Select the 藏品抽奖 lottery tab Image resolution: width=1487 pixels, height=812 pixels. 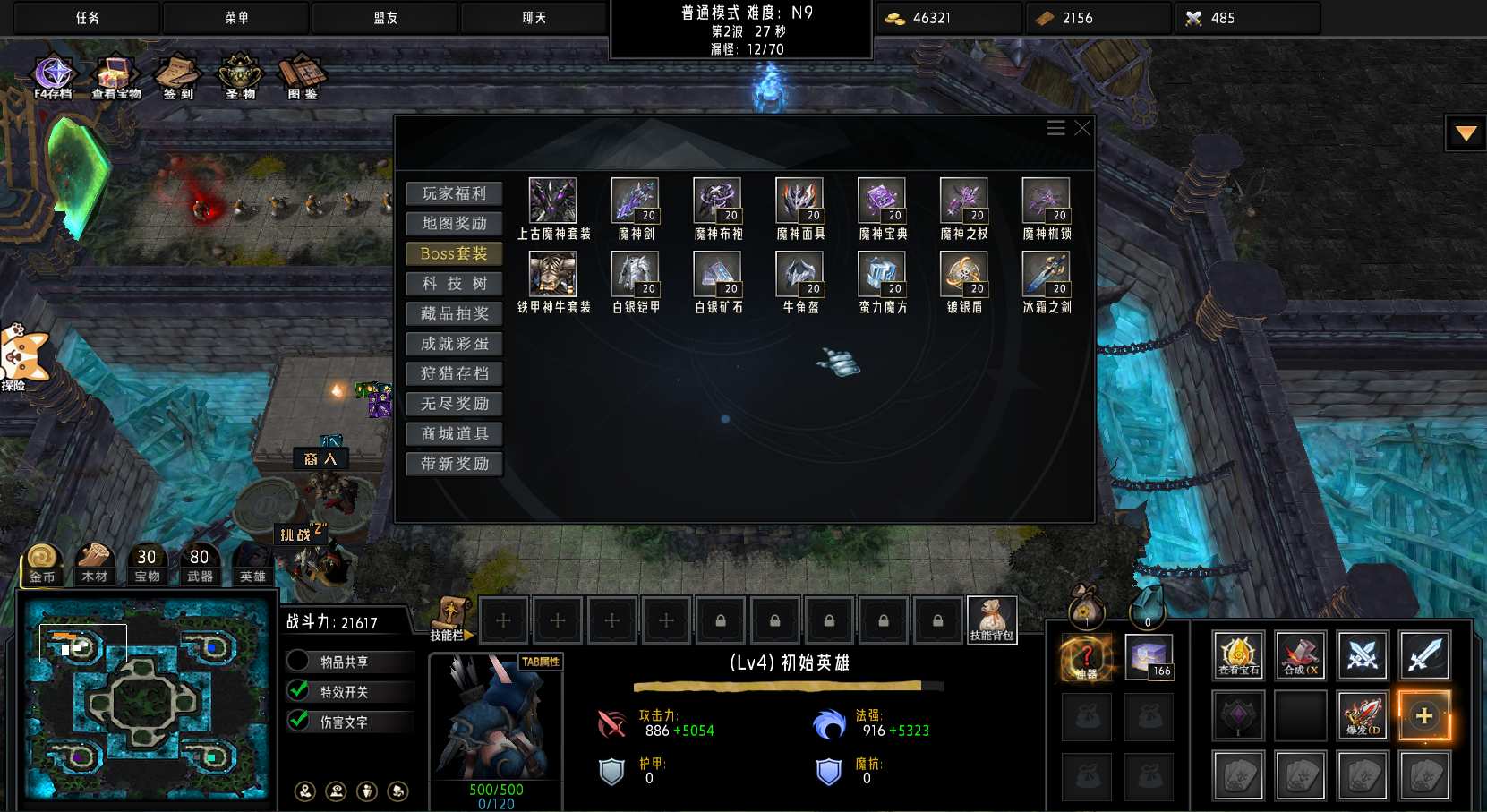click(454, 313)
